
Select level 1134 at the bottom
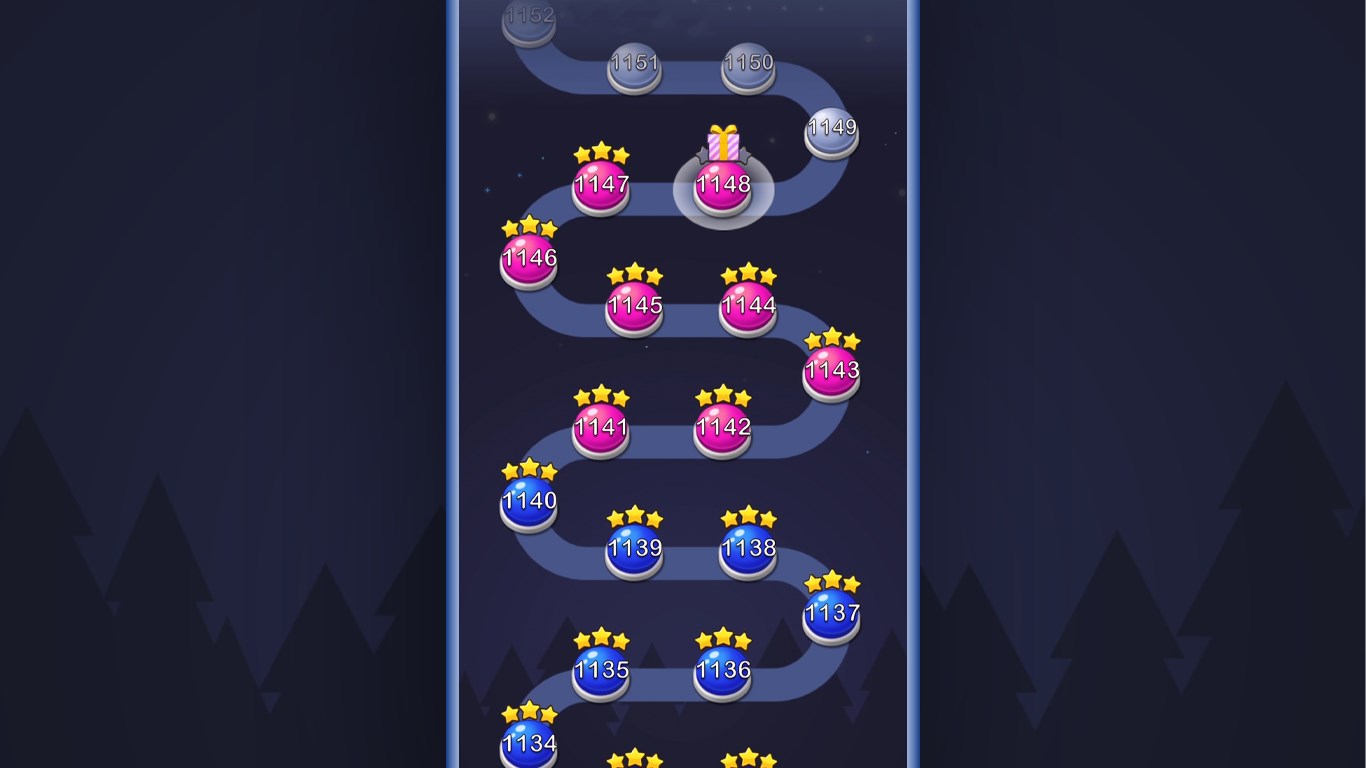528,744
